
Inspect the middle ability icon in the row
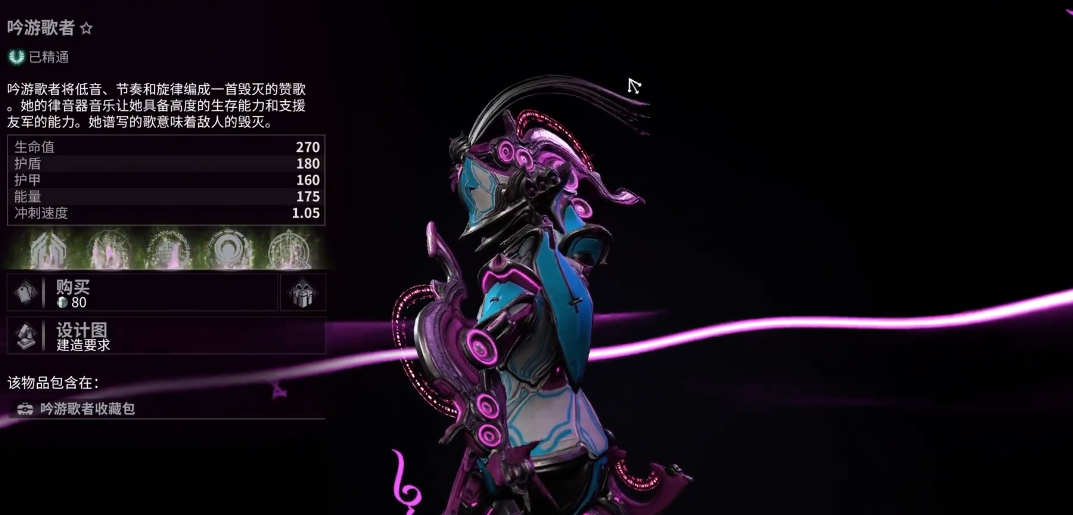click(167, 250)
